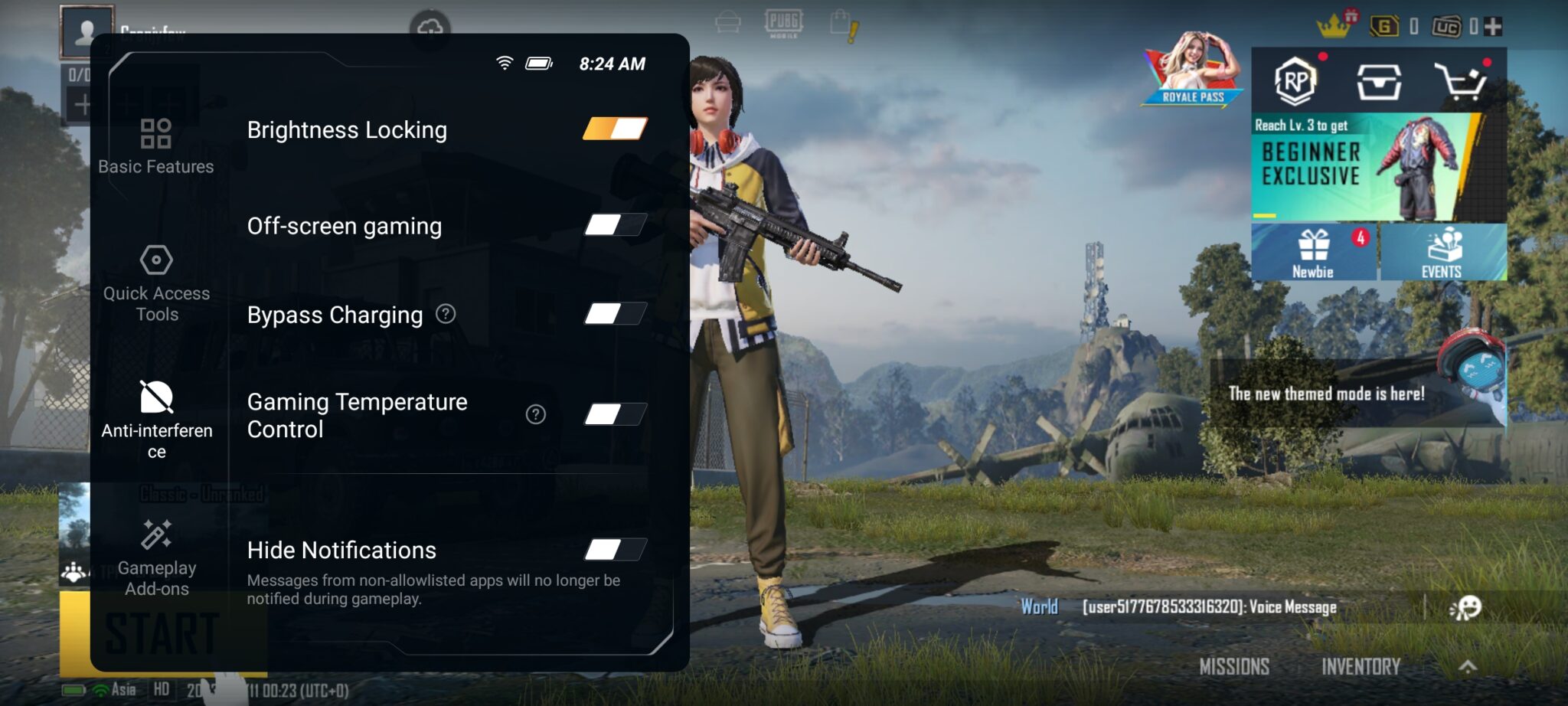Toggle Brightness Locking off
This screenshot has width=1568, height=706.
[615, 129]
